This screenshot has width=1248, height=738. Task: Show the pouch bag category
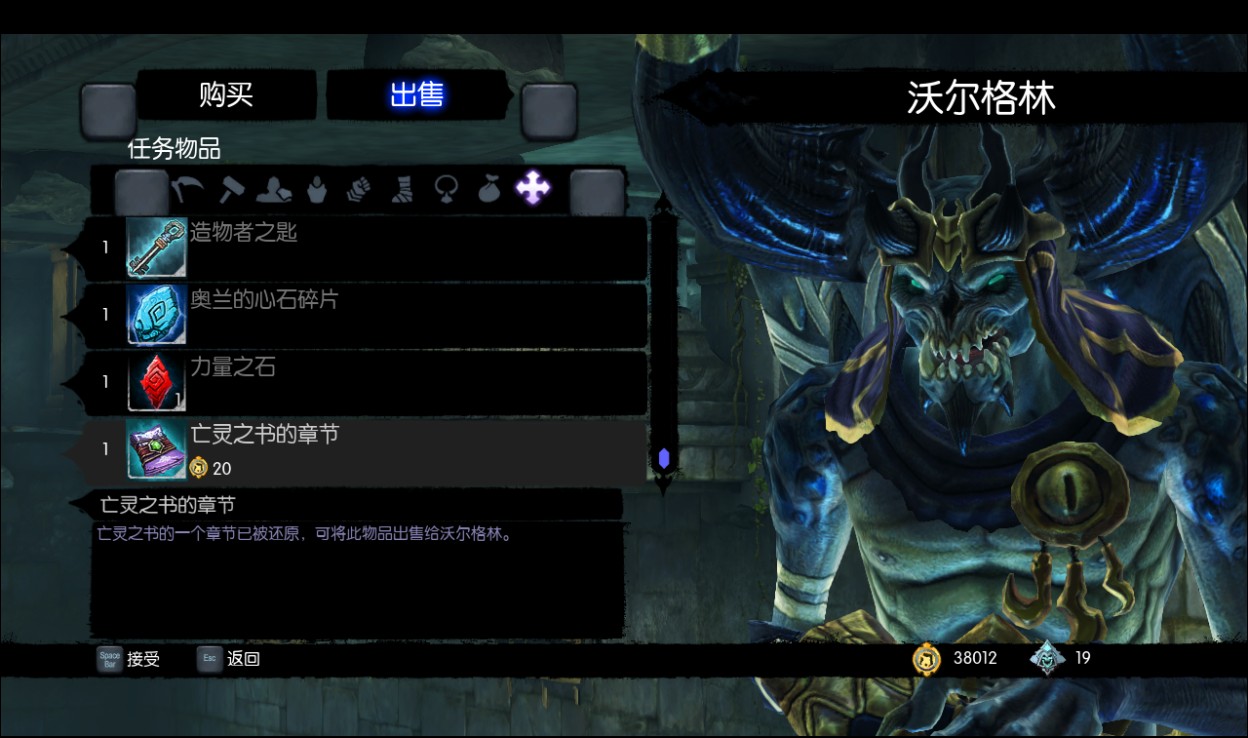point(488,188)
